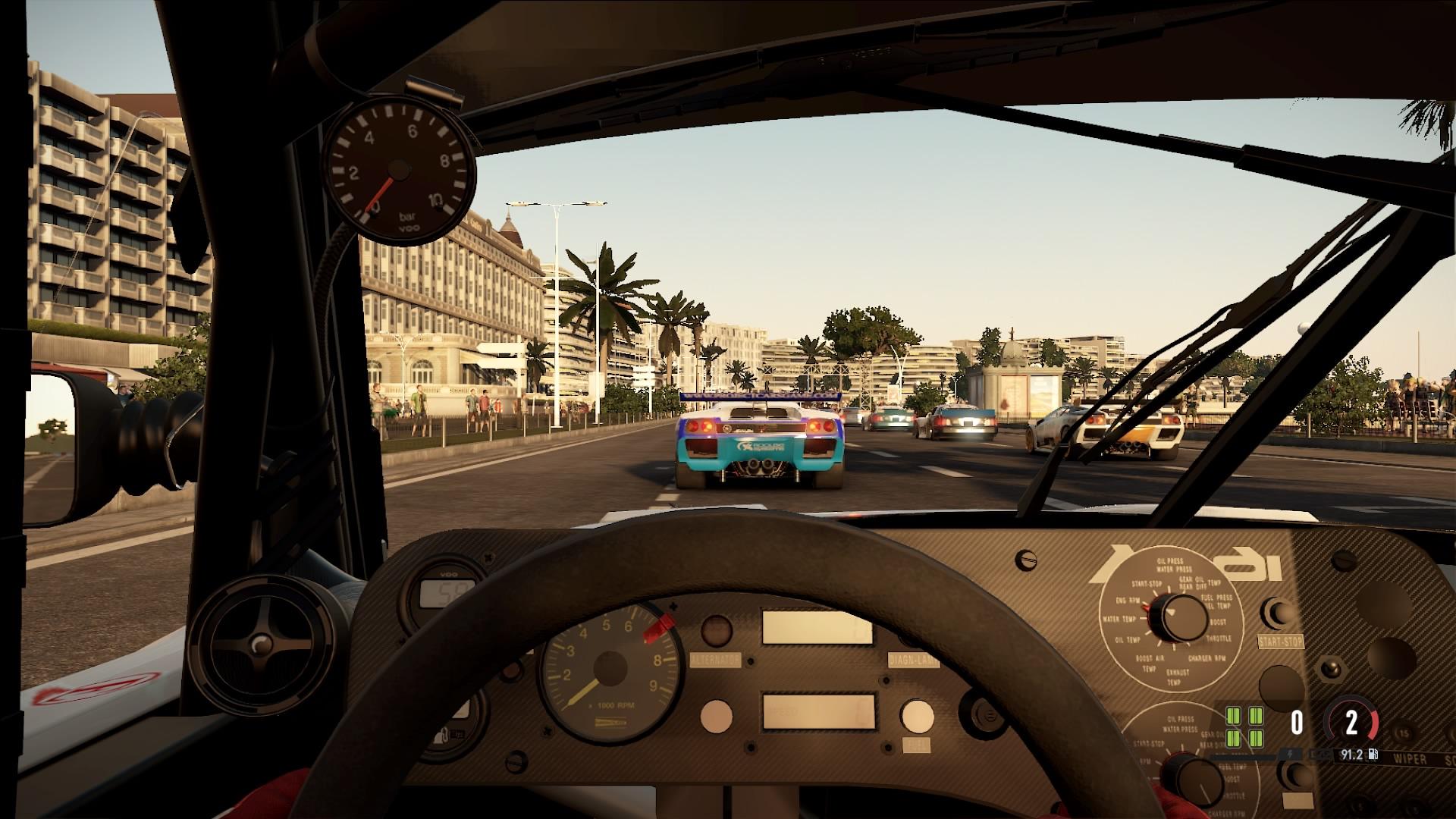Select the lightning bolt icon on the HUD

1290,755
